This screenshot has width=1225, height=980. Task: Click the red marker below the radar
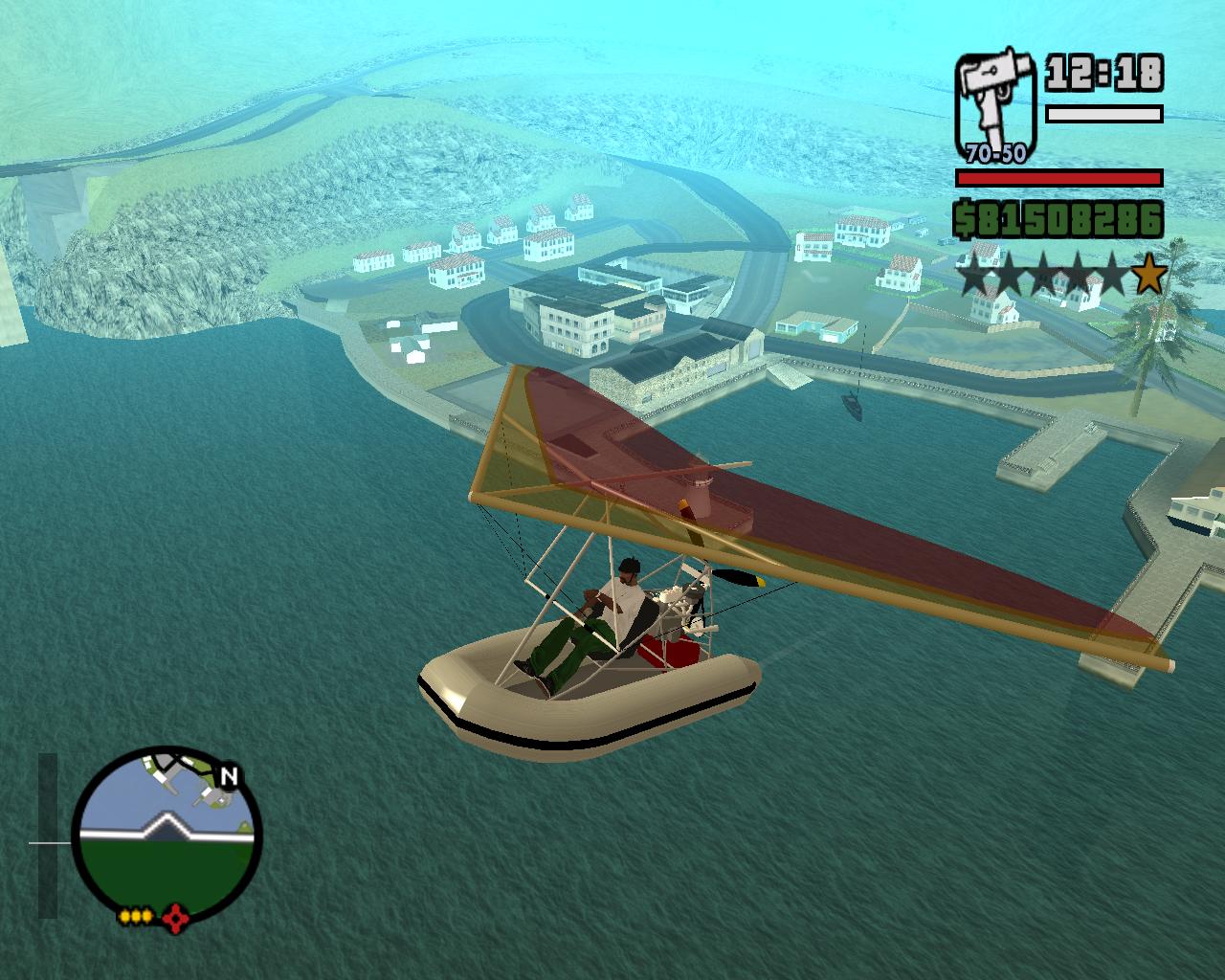click(175, 919)
